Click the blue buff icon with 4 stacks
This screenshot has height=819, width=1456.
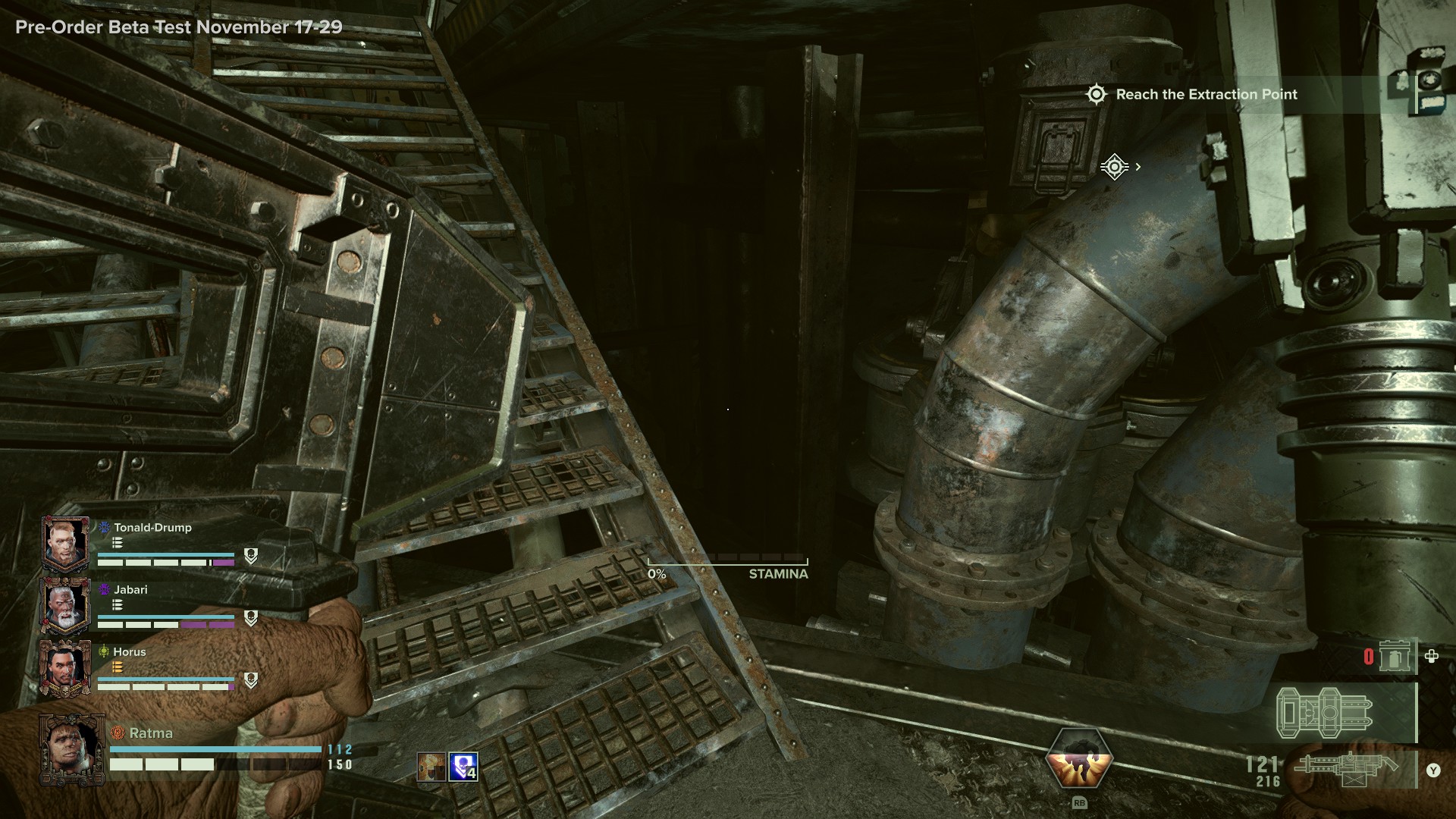463,767
